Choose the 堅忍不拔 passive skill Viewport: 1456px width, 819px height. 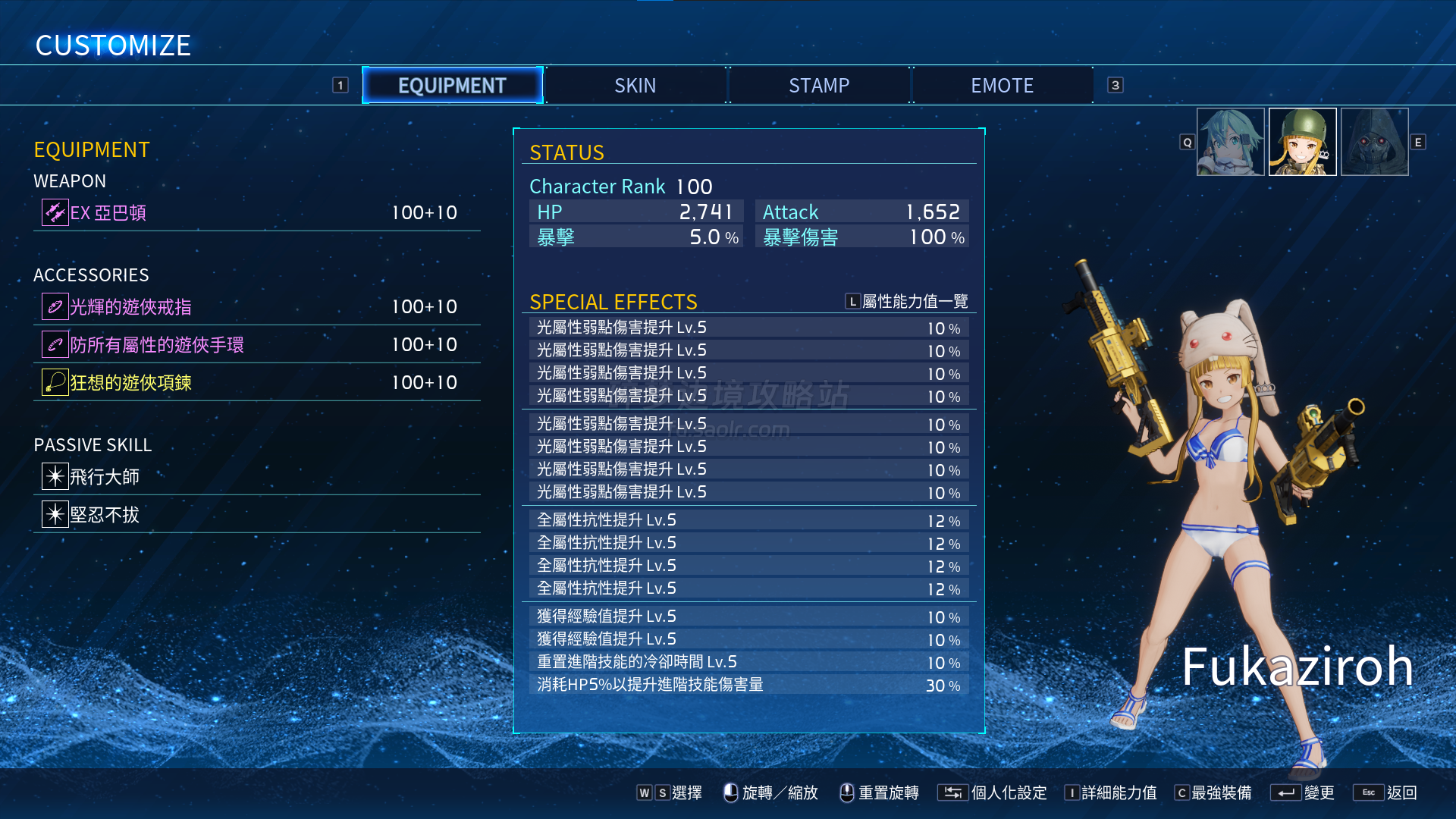(x=256, y=514)
